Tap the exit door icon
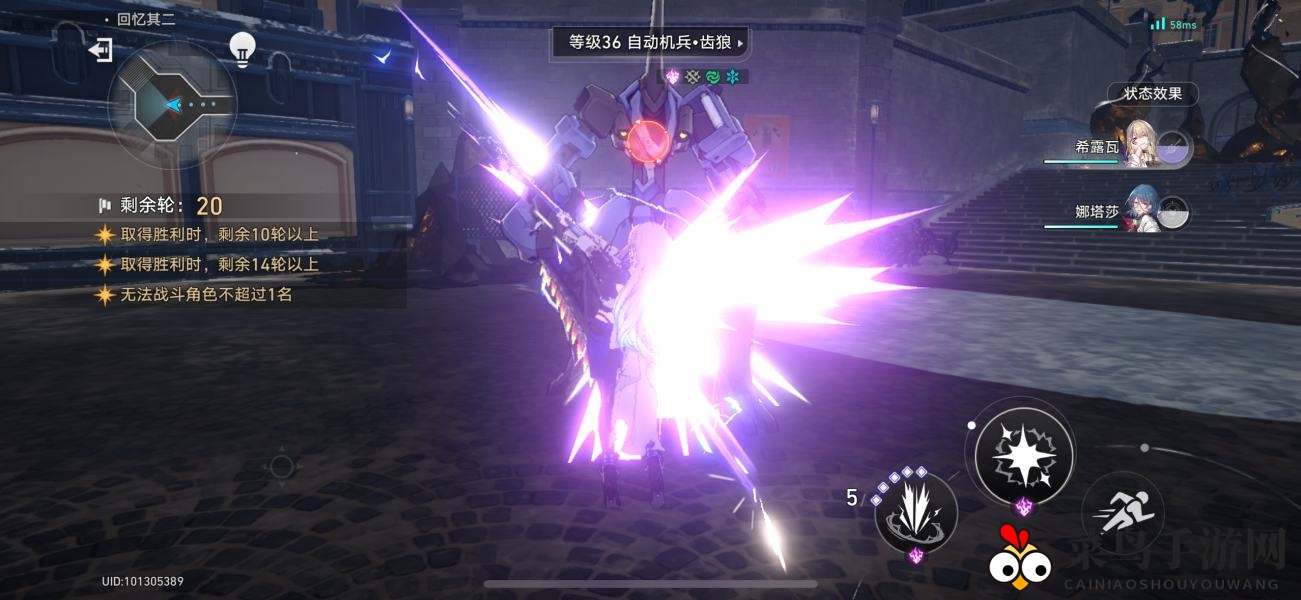Screen dimensions: 1301x600 [x=100, y=50]
